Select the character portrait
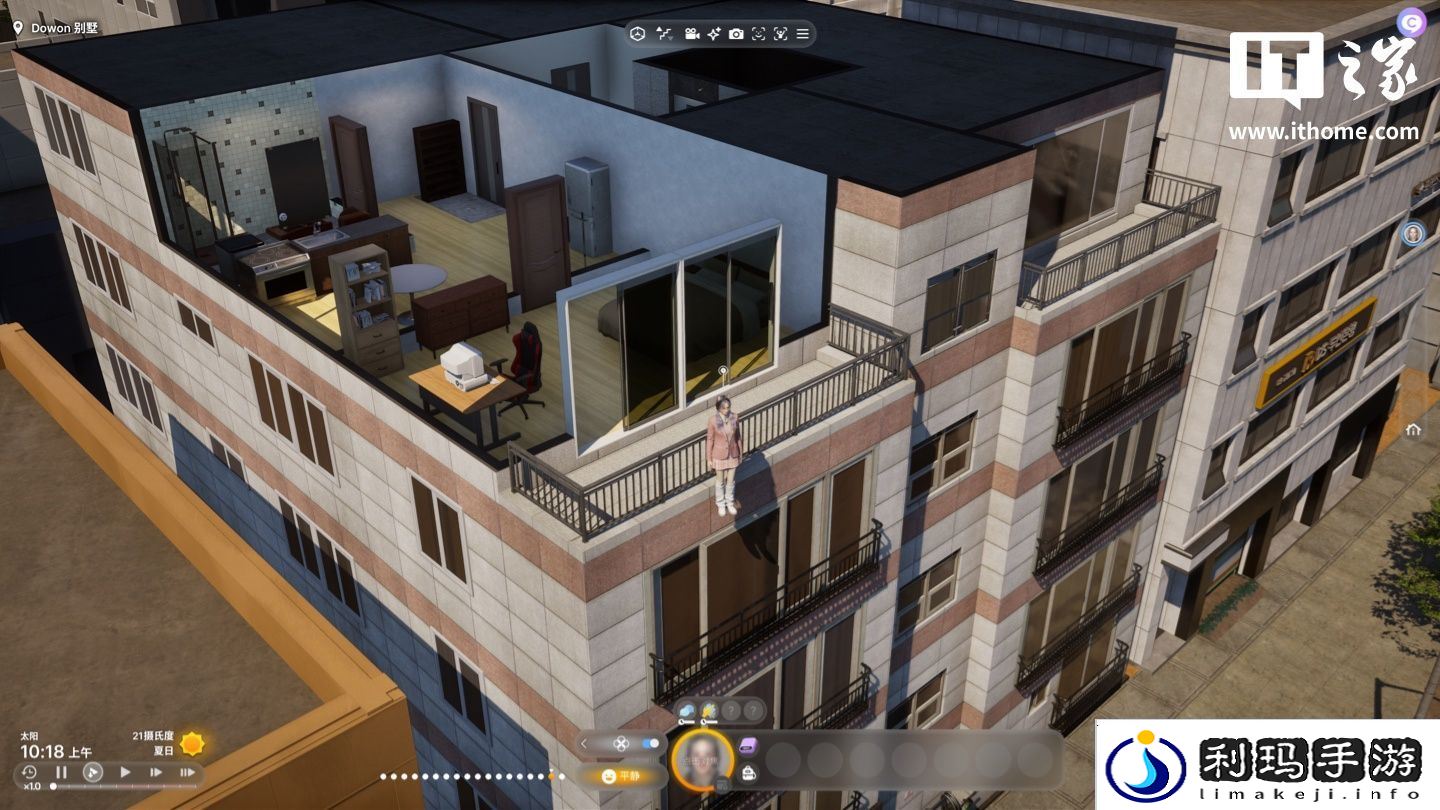 tap(701, 759)
